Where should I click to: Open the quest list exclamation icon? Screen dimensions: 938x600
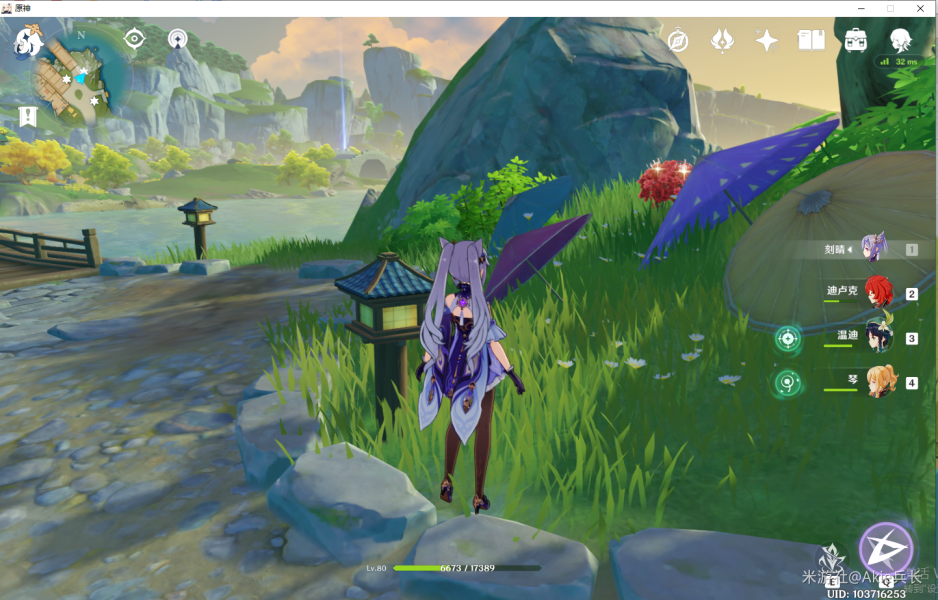[27, 116]
